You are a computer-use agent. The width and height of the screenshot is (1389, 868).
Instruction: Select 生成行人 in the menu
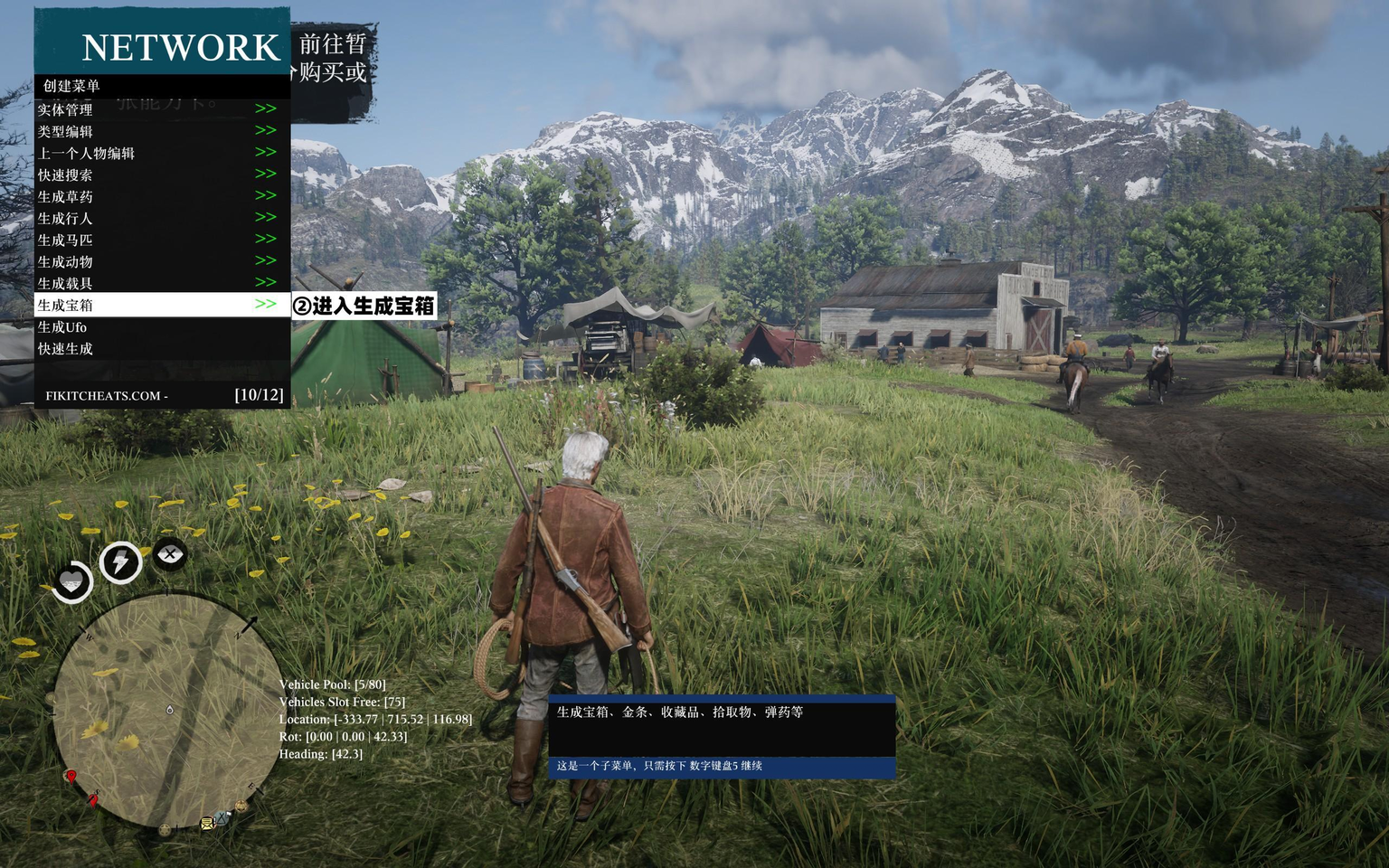click(x=65, y=218)
